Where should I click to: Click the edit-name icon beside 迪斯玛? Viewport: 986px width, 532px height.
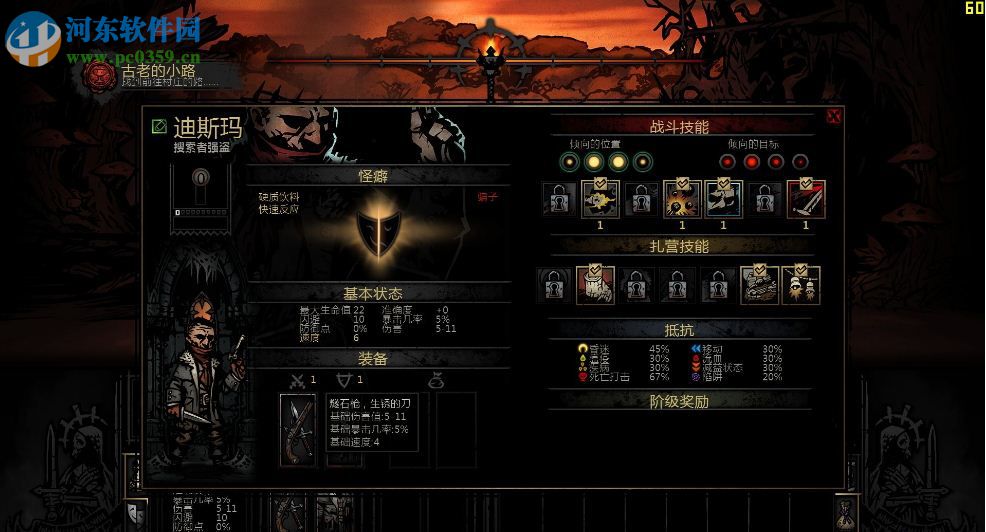[x=159, y=127]
